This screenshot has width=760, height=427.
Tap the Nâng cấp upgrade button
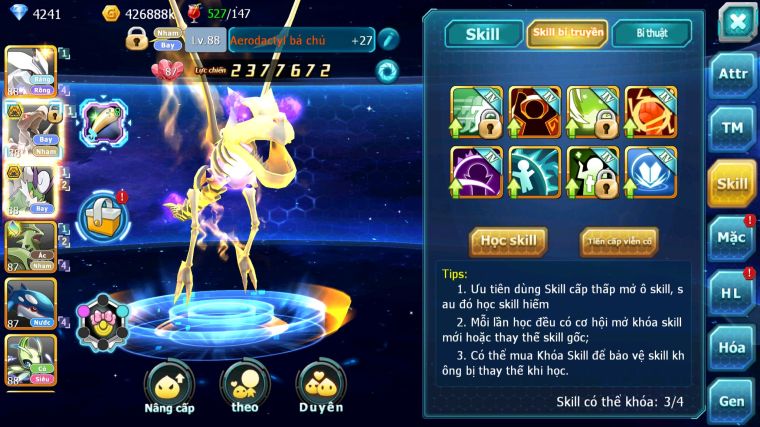169,387
